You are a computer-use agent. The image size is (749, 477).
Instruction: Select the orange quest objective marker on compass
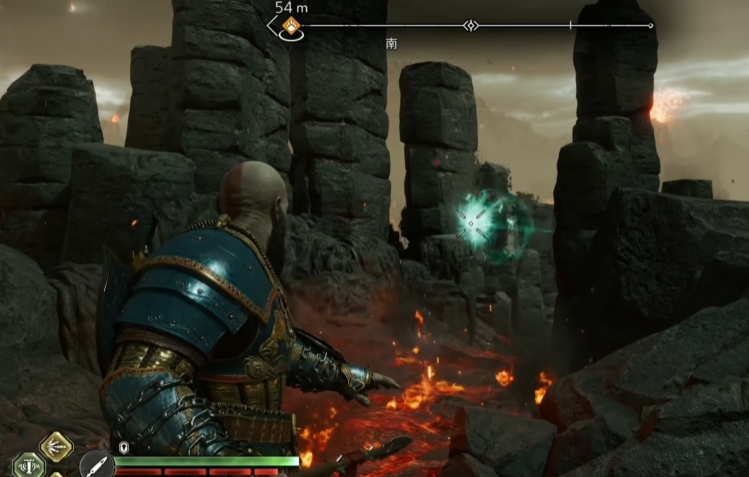click(x=292, y=28)
